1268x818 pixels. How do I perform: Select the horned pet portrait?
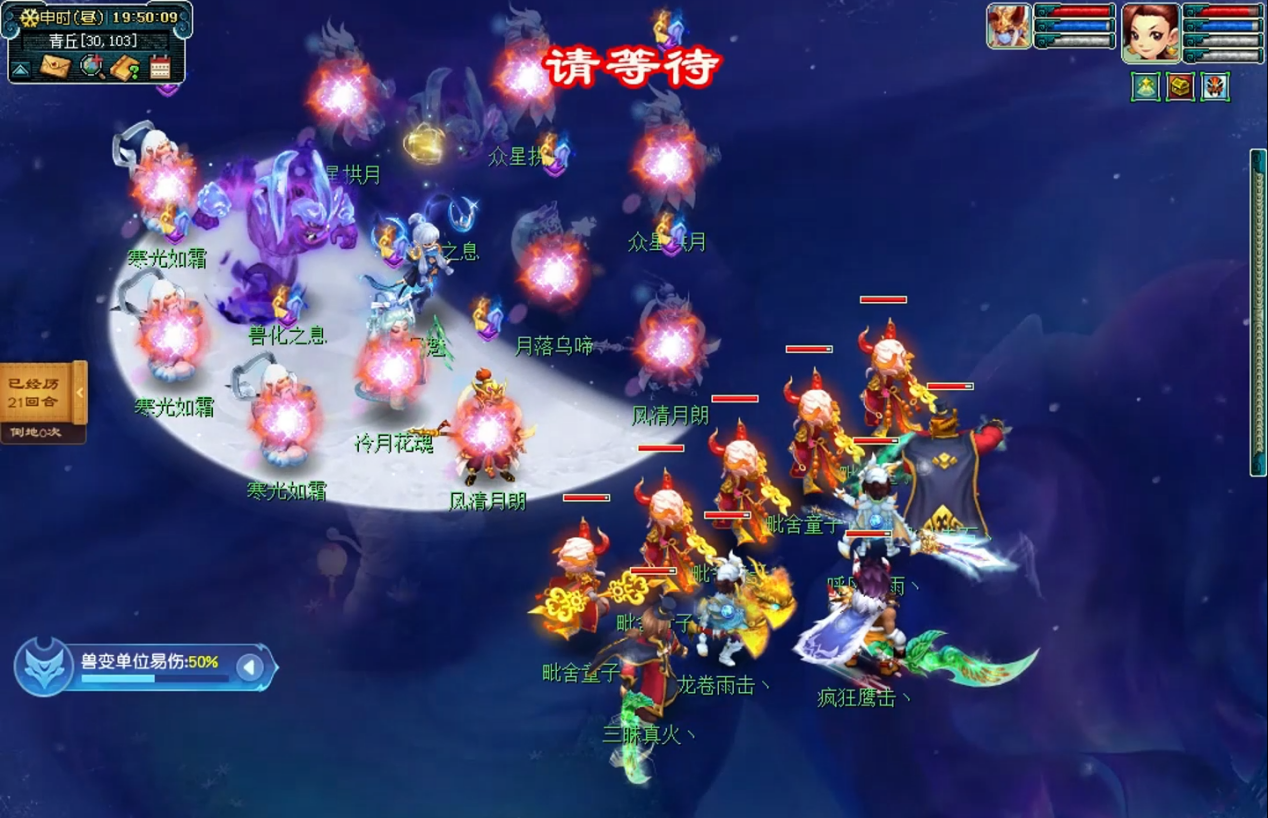tap(1008, 26)
